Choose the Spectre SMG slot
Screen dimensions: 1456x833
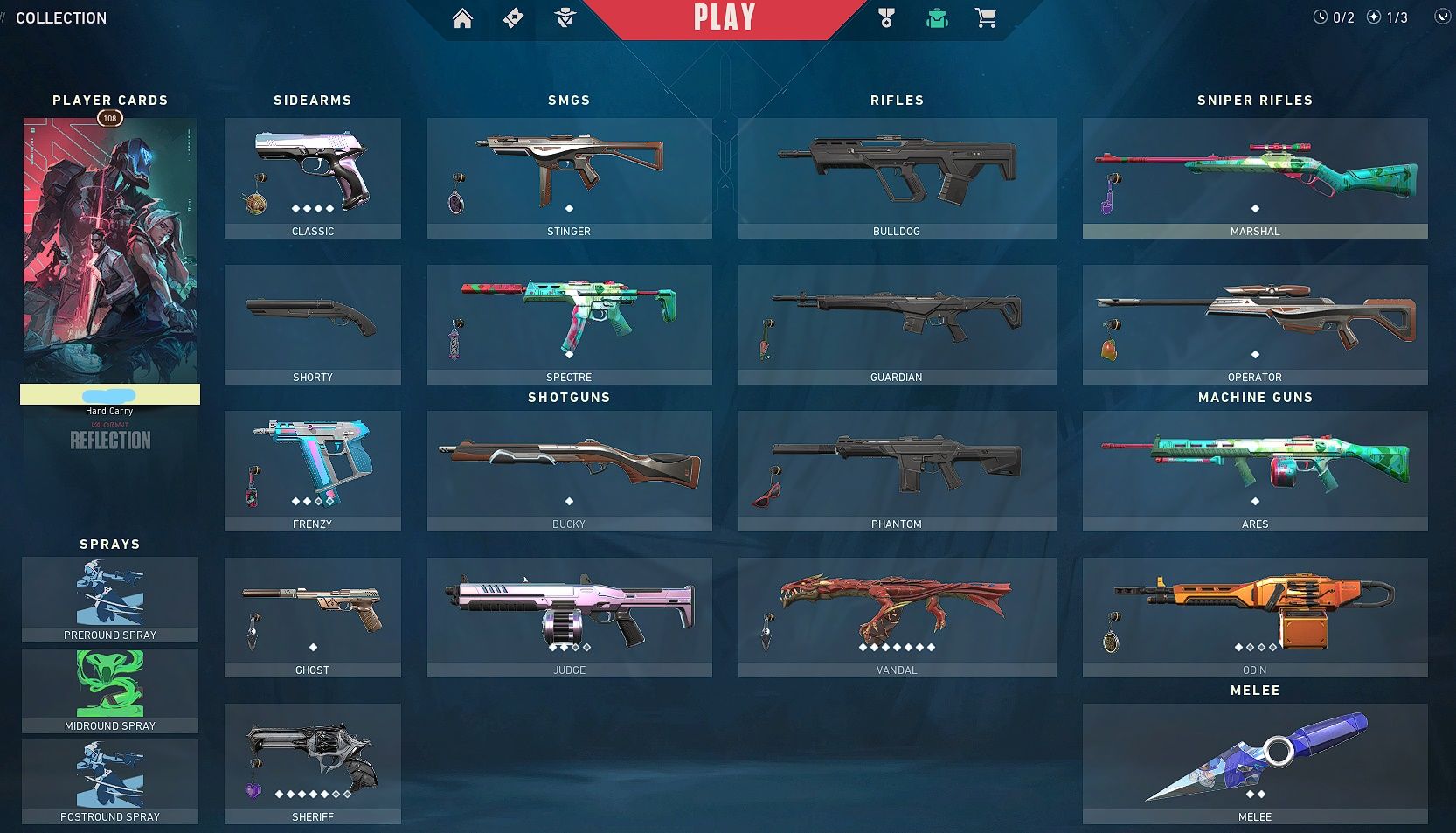(569, 323)
